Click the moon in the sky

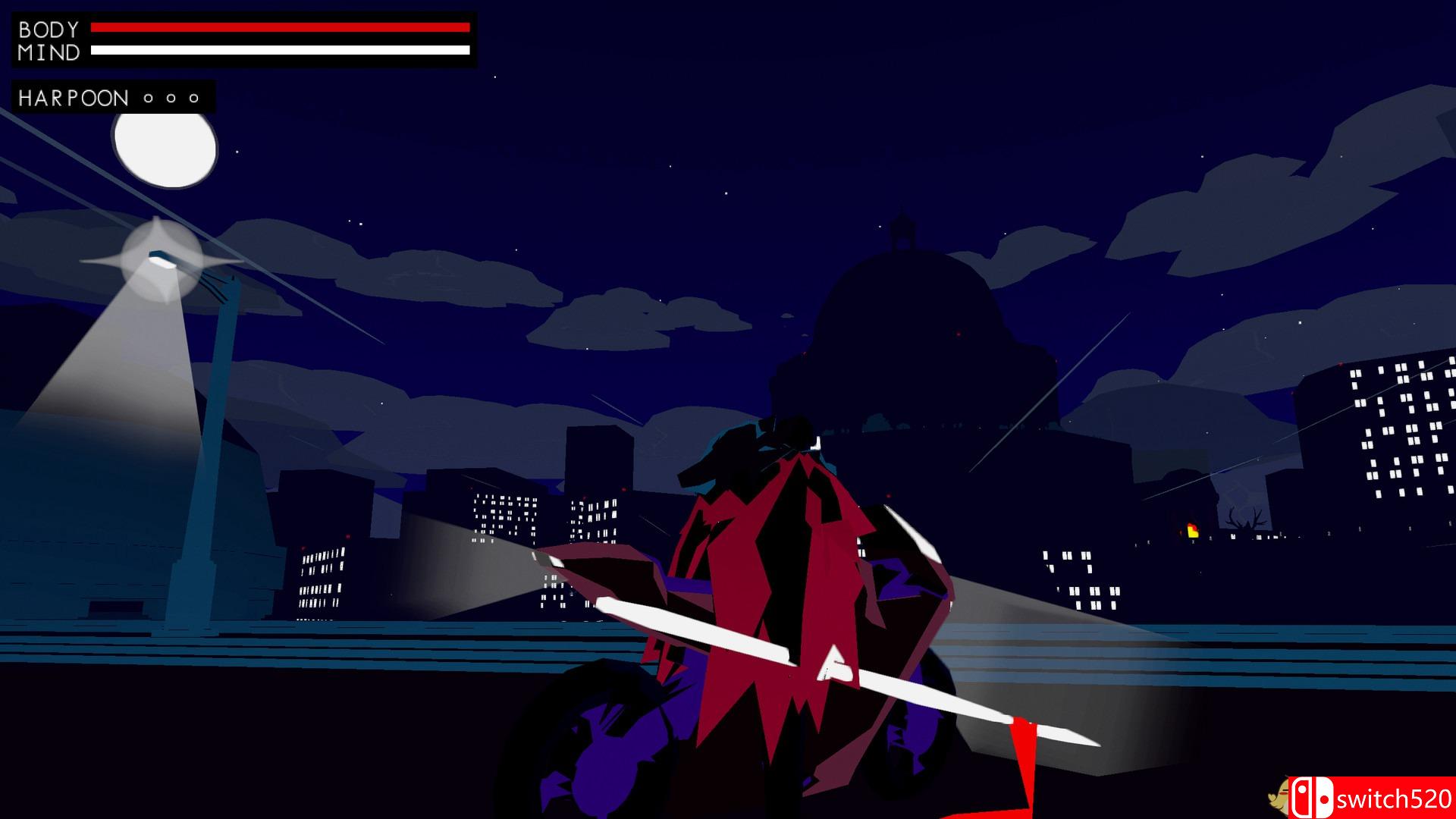pos(164,150)
